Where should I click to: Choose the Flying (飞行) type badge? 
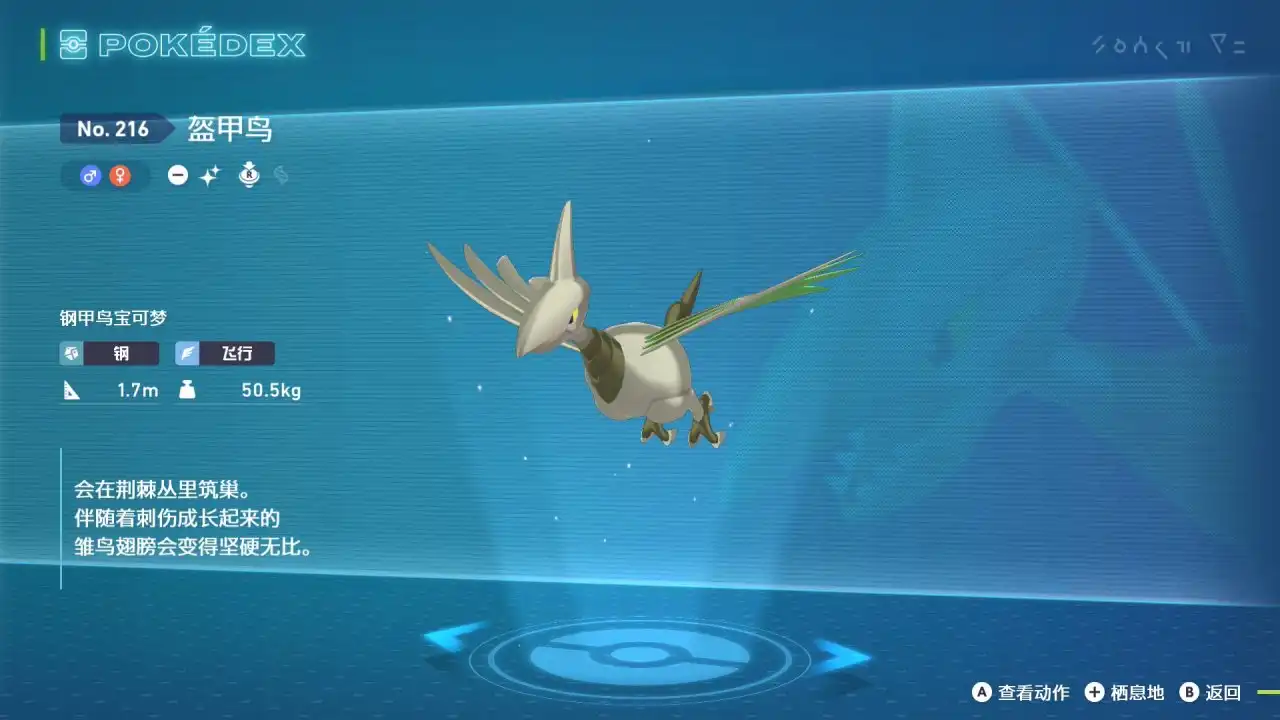point(224,353)
